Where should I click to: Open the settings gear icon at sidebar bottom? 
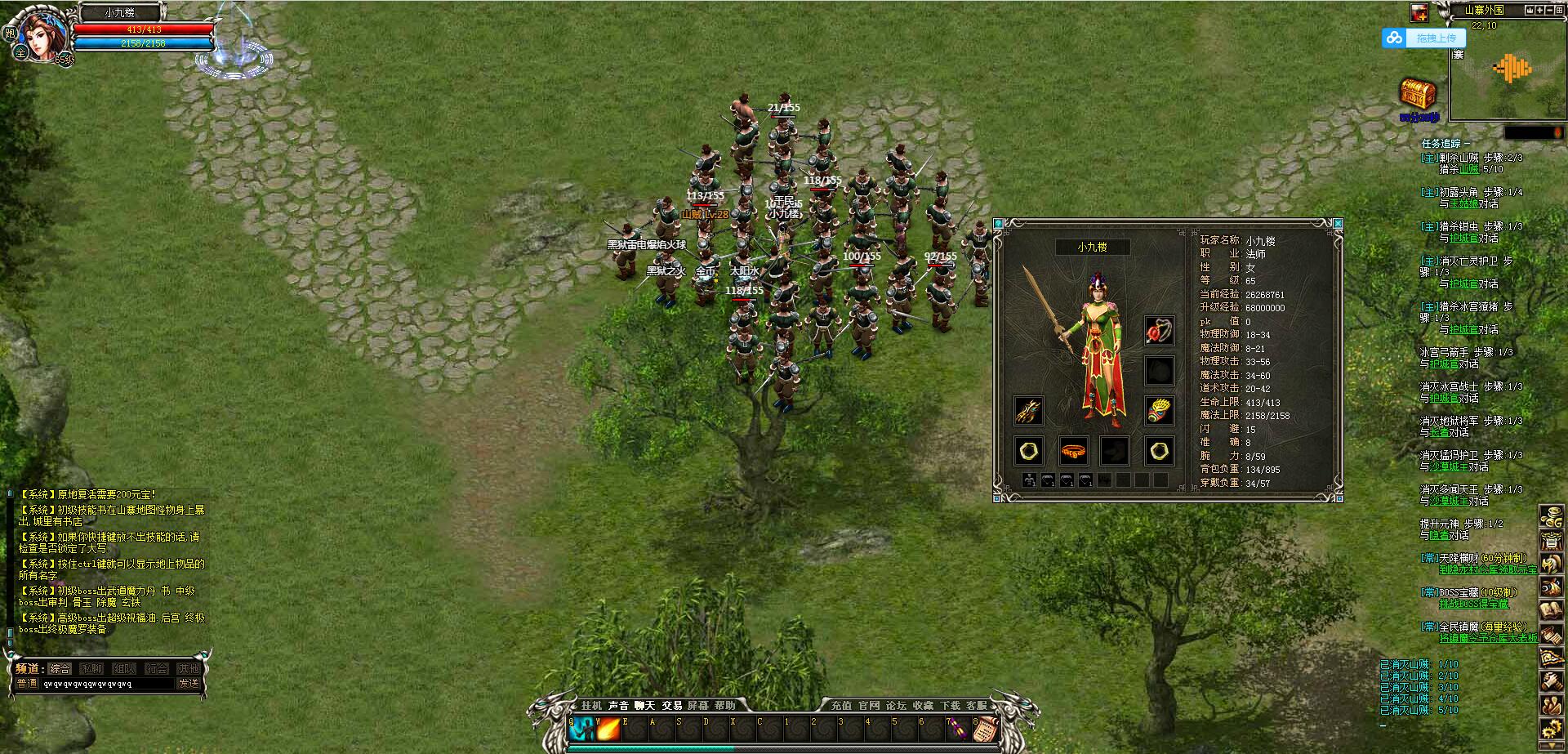click(1552, 725)
